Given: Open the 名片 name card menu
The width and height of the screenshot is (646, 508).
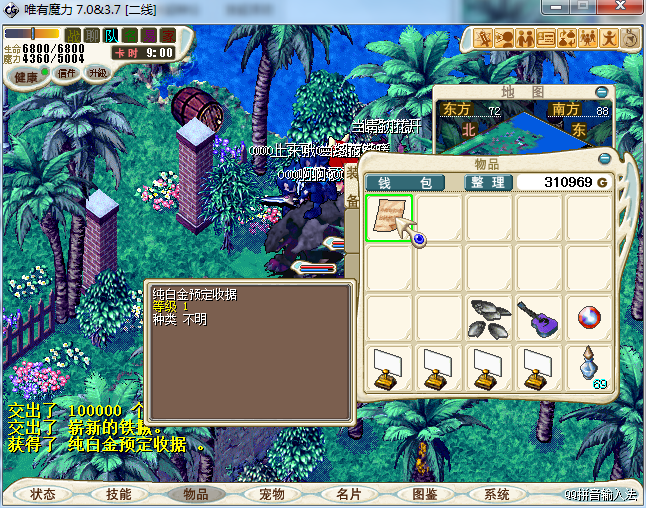Looking at the screenshot, I should pyautogui.click(x=347, y=494).
